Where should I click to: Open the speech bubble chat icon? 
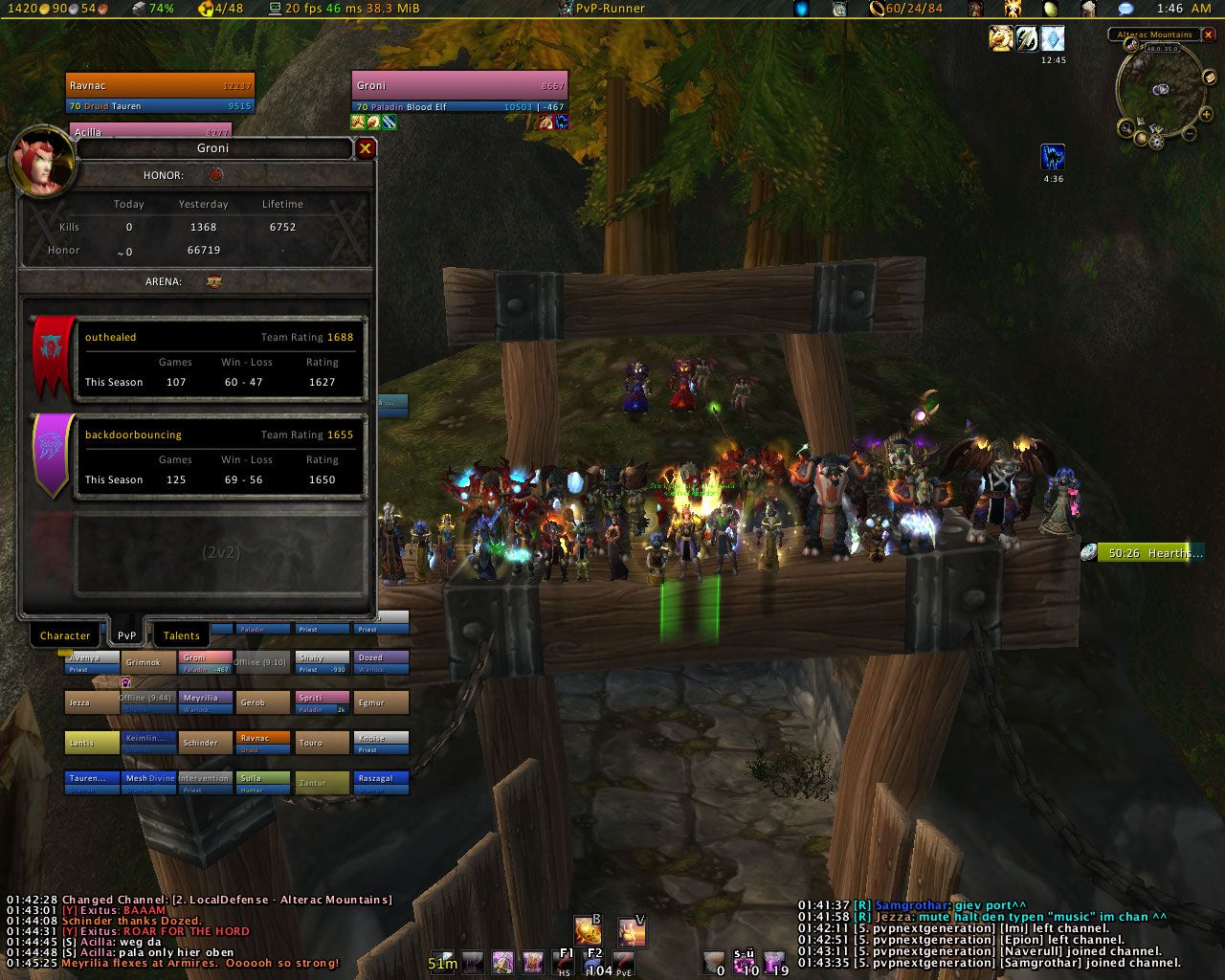(1125, 9)
